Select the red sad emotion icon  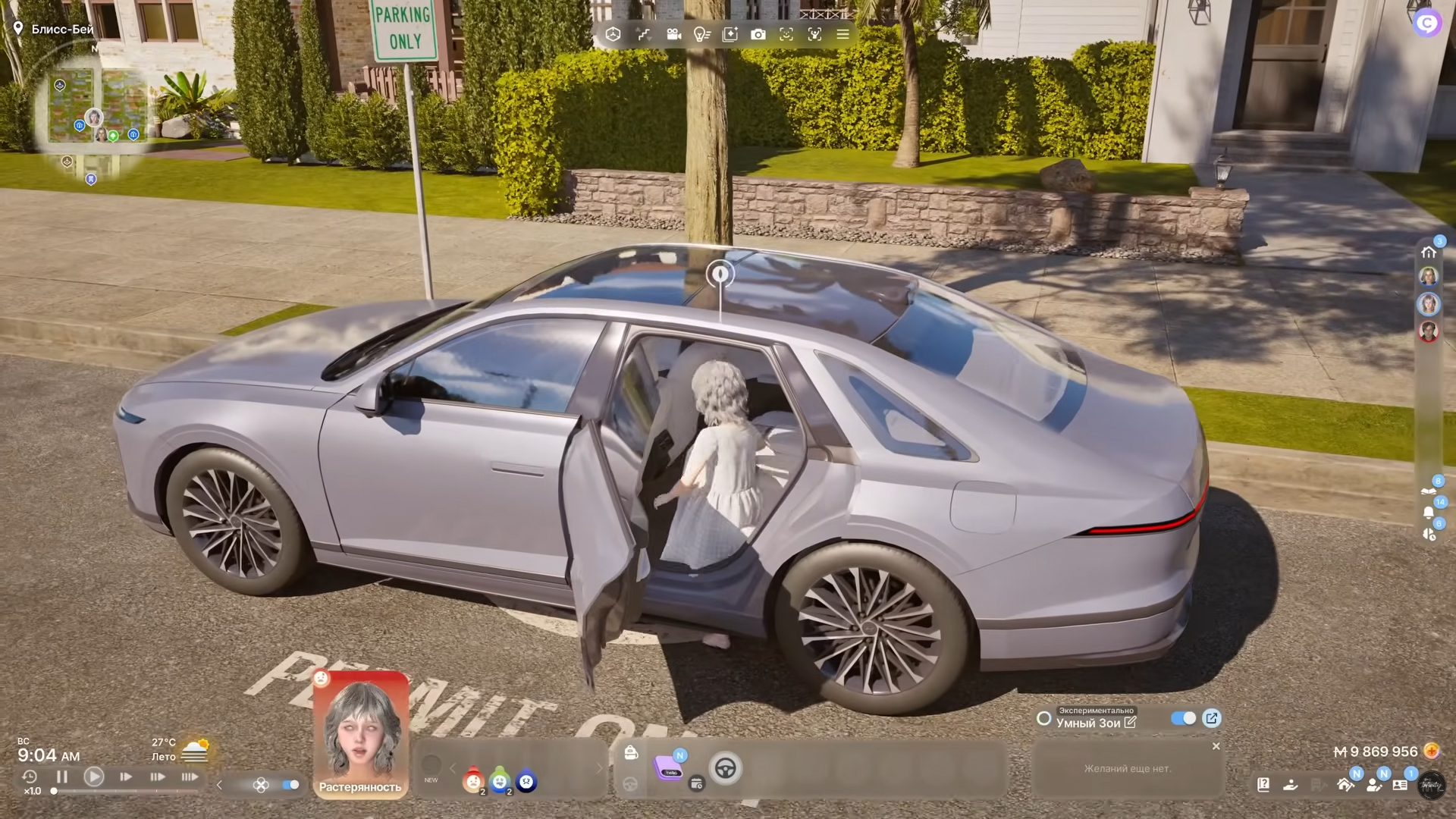tap(473, 780)
